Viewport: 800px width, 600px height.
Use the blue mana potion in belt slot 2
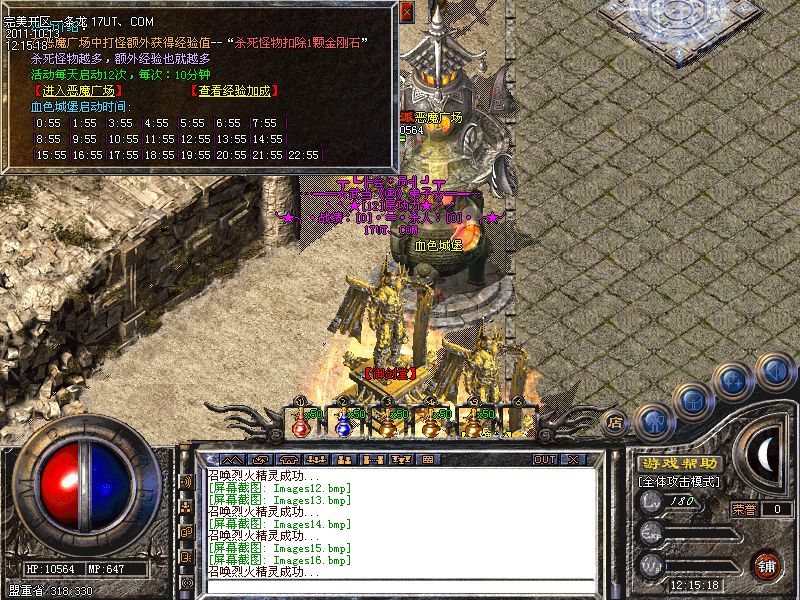click(343, 424)
